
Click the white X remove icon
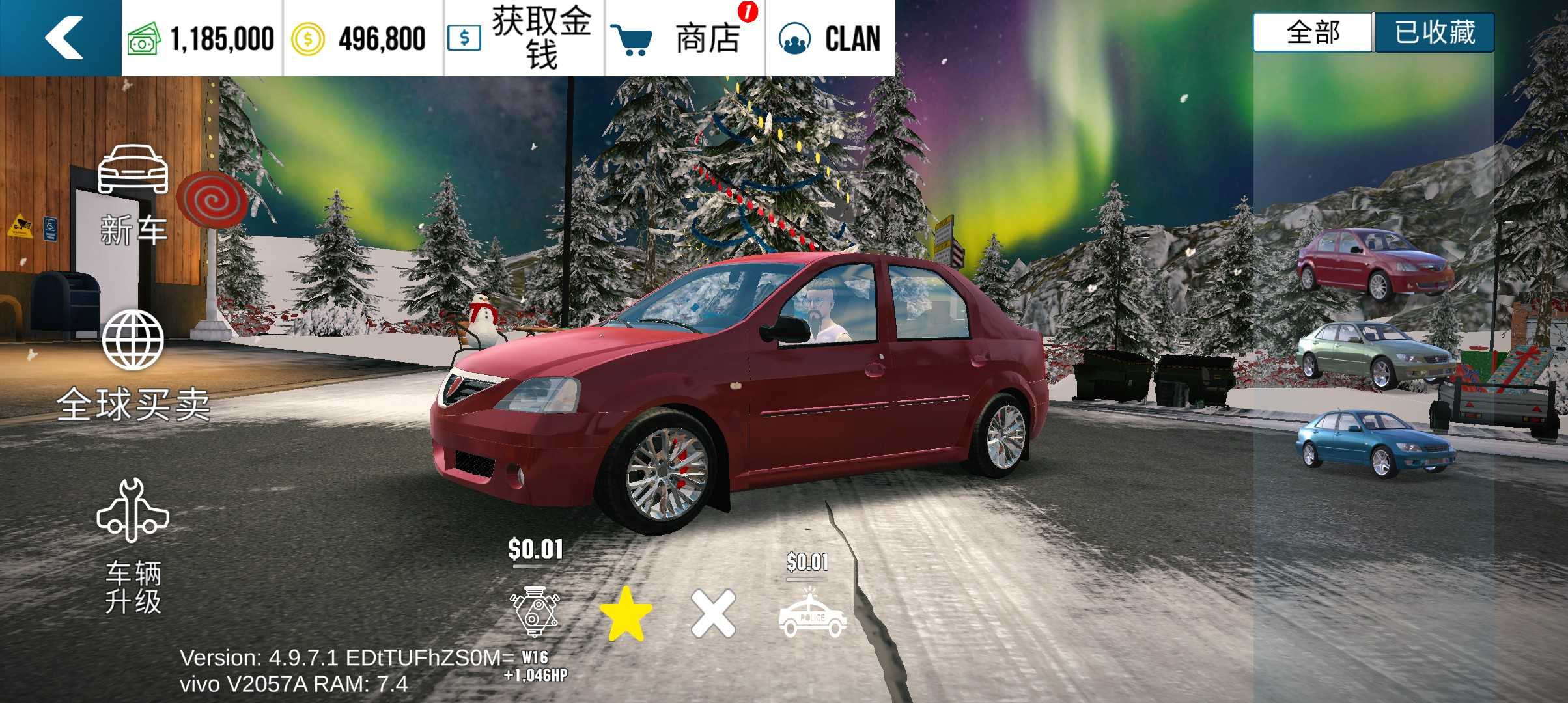(714, 614)
